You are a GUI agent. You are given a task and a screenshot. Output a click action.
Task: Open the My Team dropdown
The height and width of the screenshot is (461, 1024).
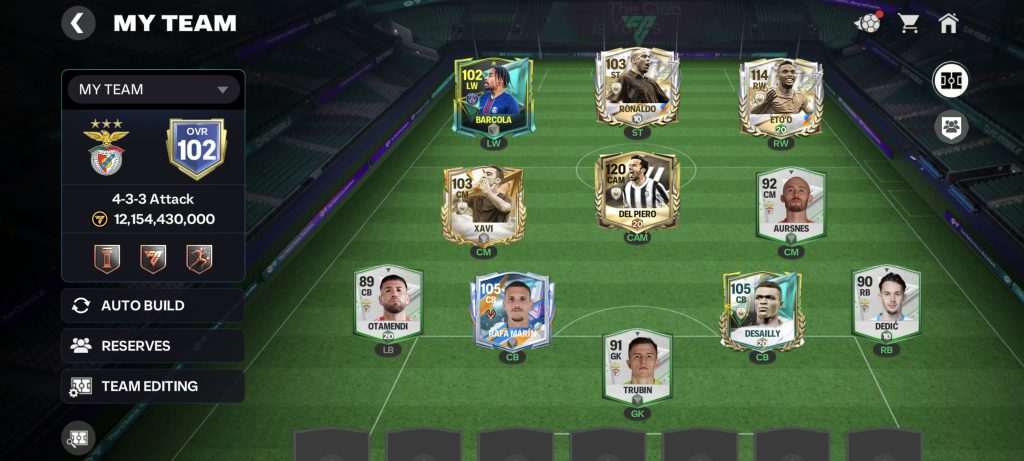(153, 89)
